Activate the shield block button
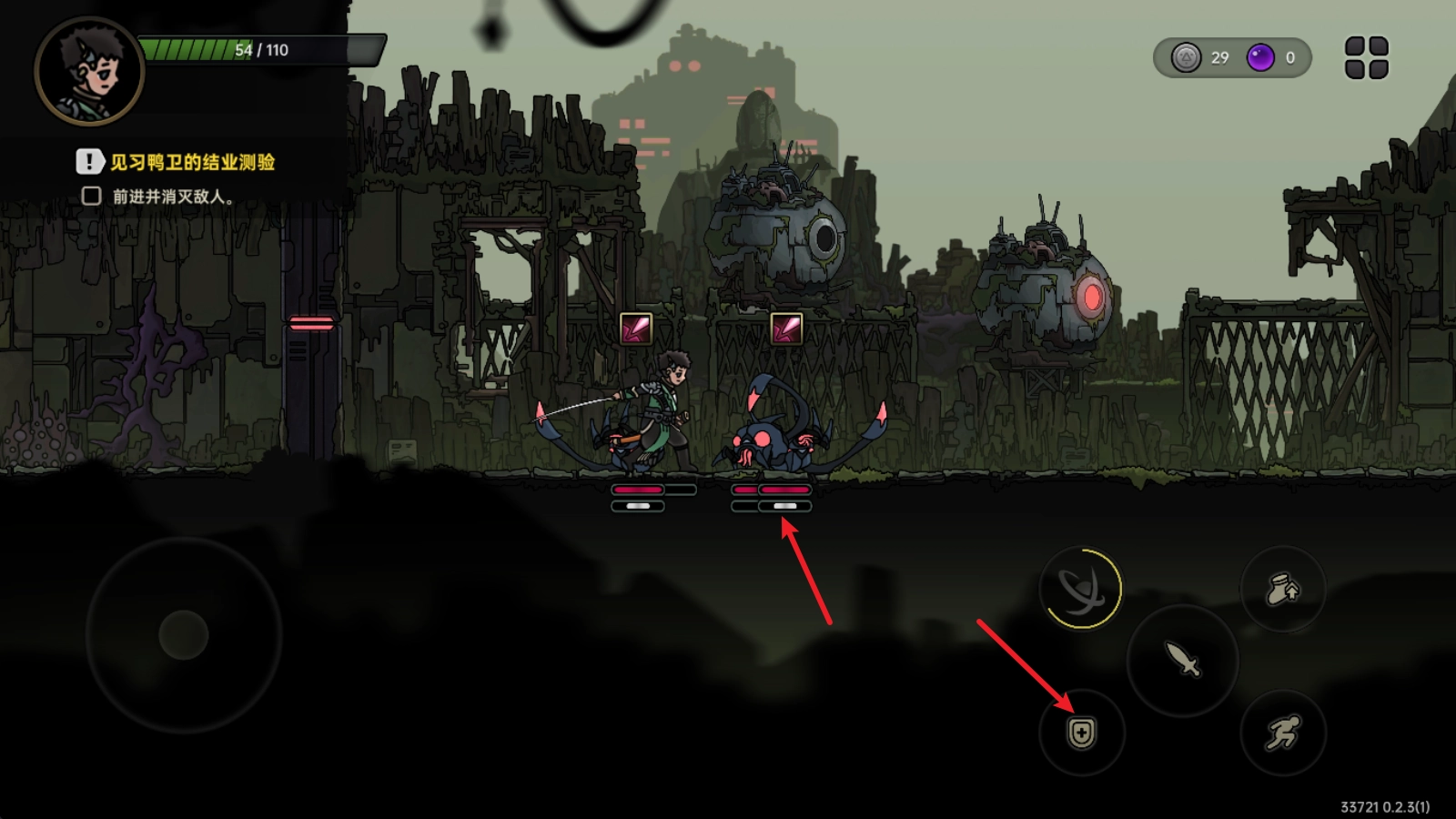This screenshot has width=1456, height=819. [1081, 733]
